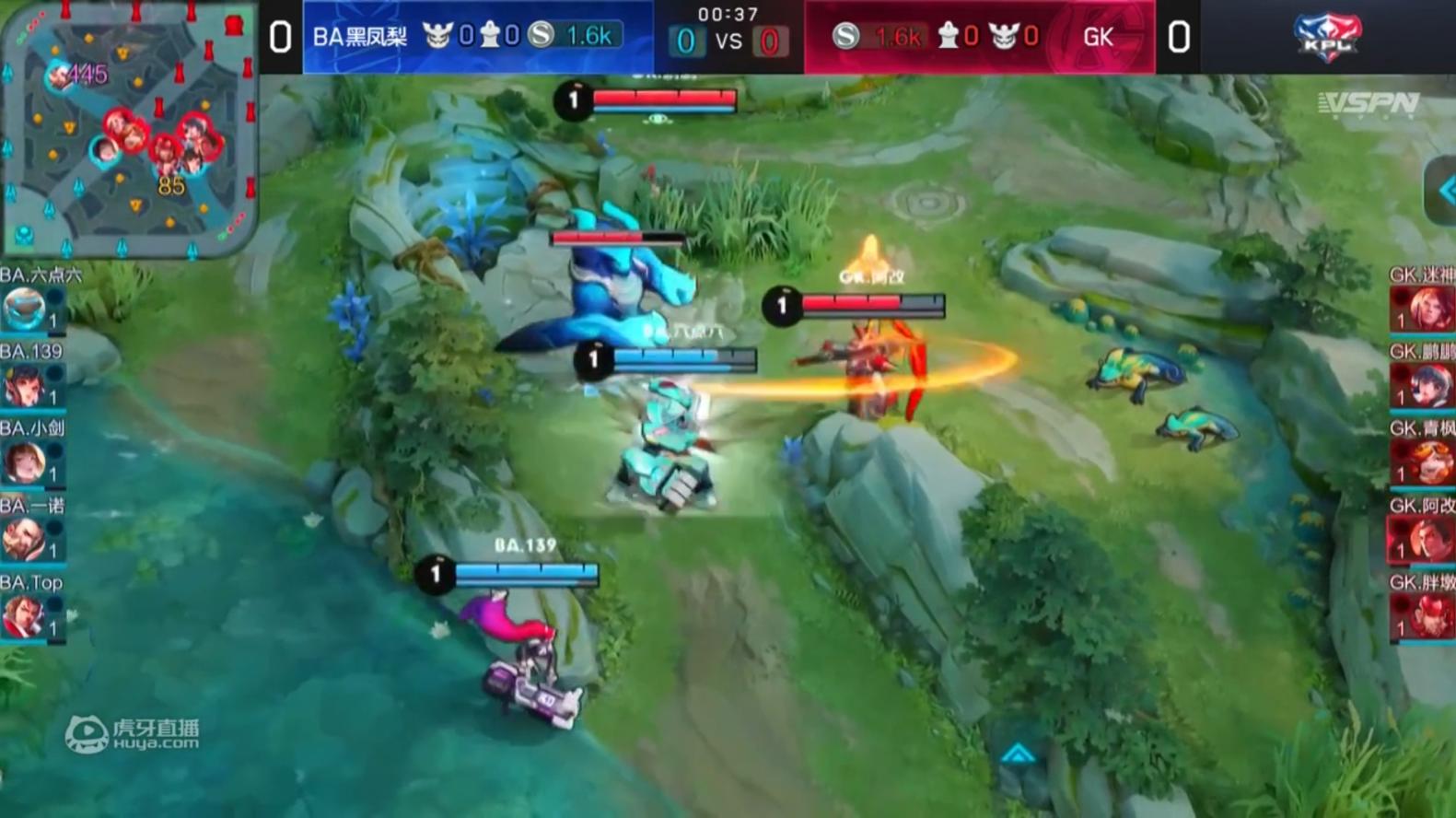Image resolution: width=1456 pixels, height=818 pixels.
Task: Switch view to BA.一诺's portrait
Action: (26, 540)
